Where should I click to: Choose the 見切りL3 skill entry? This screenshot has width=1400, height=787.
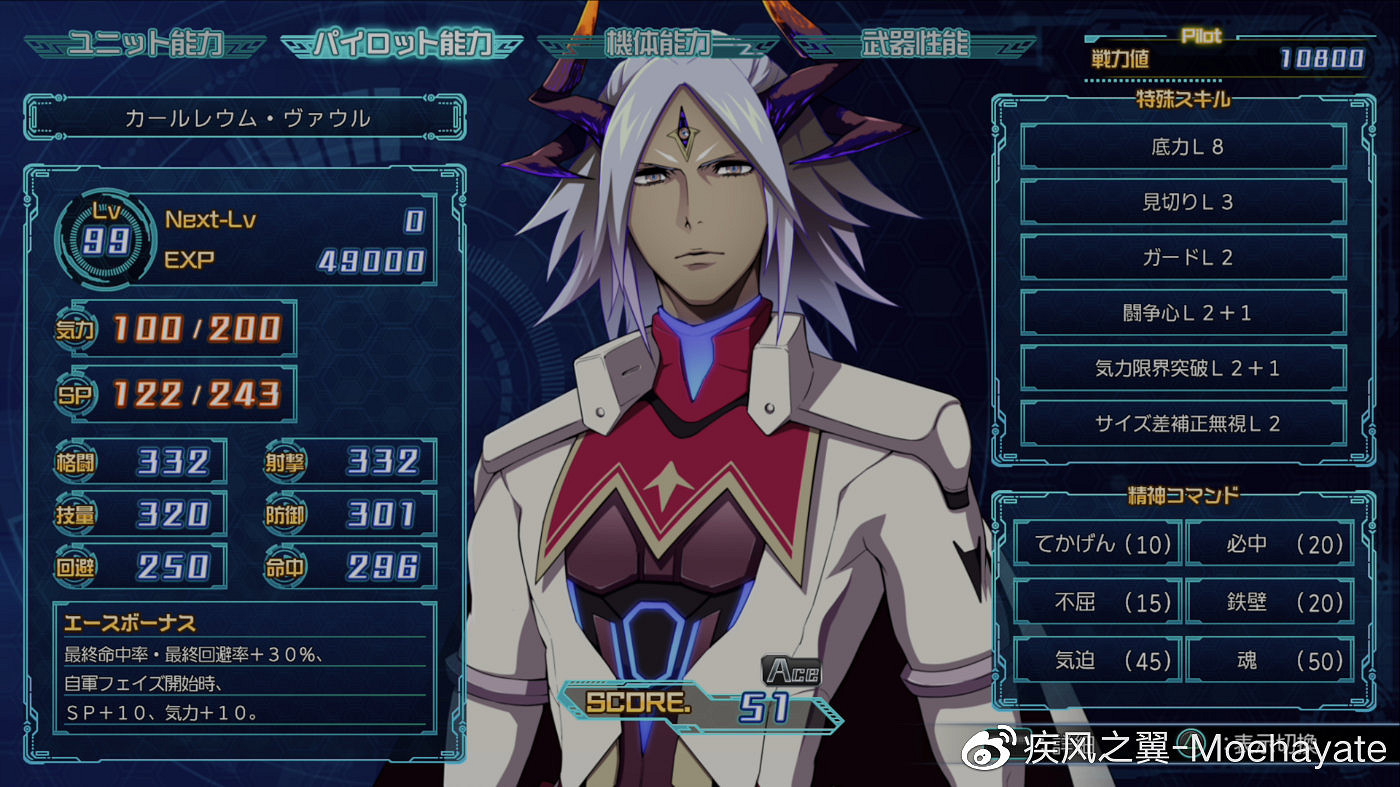tap(1185, 202)
